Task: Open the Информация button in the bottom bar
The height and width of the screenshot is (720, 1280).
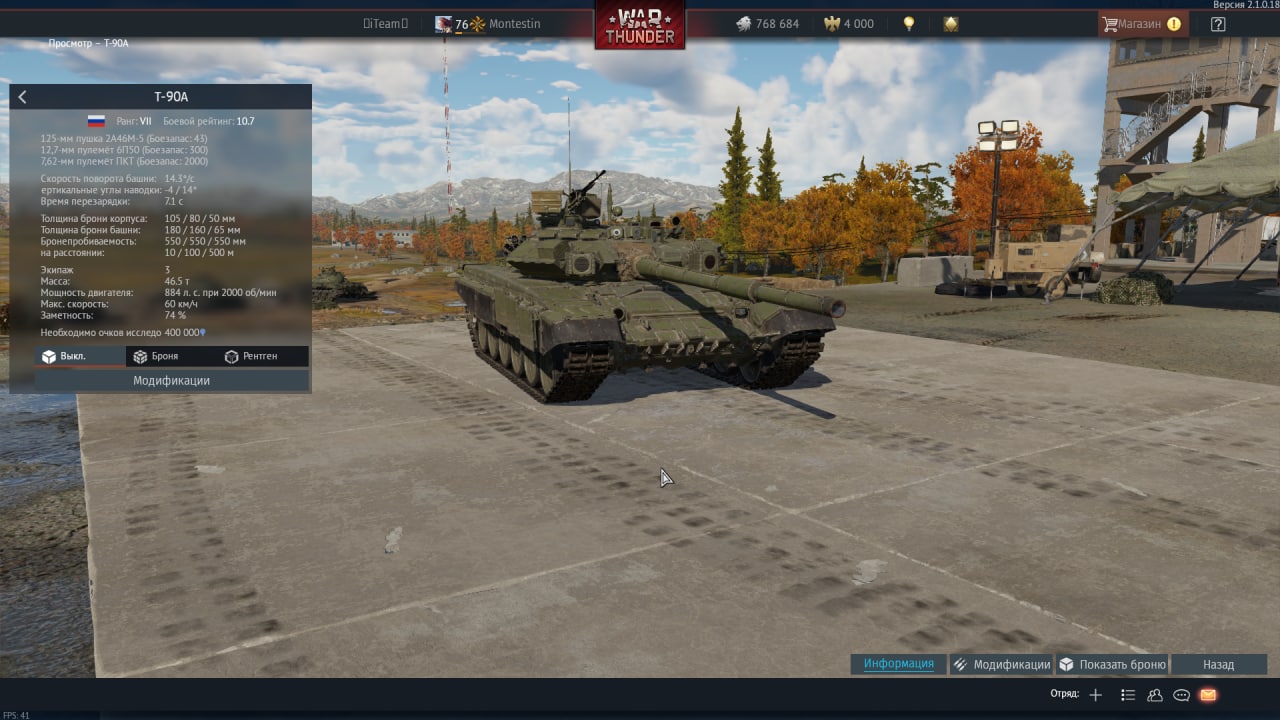Action: coord(898,664)
